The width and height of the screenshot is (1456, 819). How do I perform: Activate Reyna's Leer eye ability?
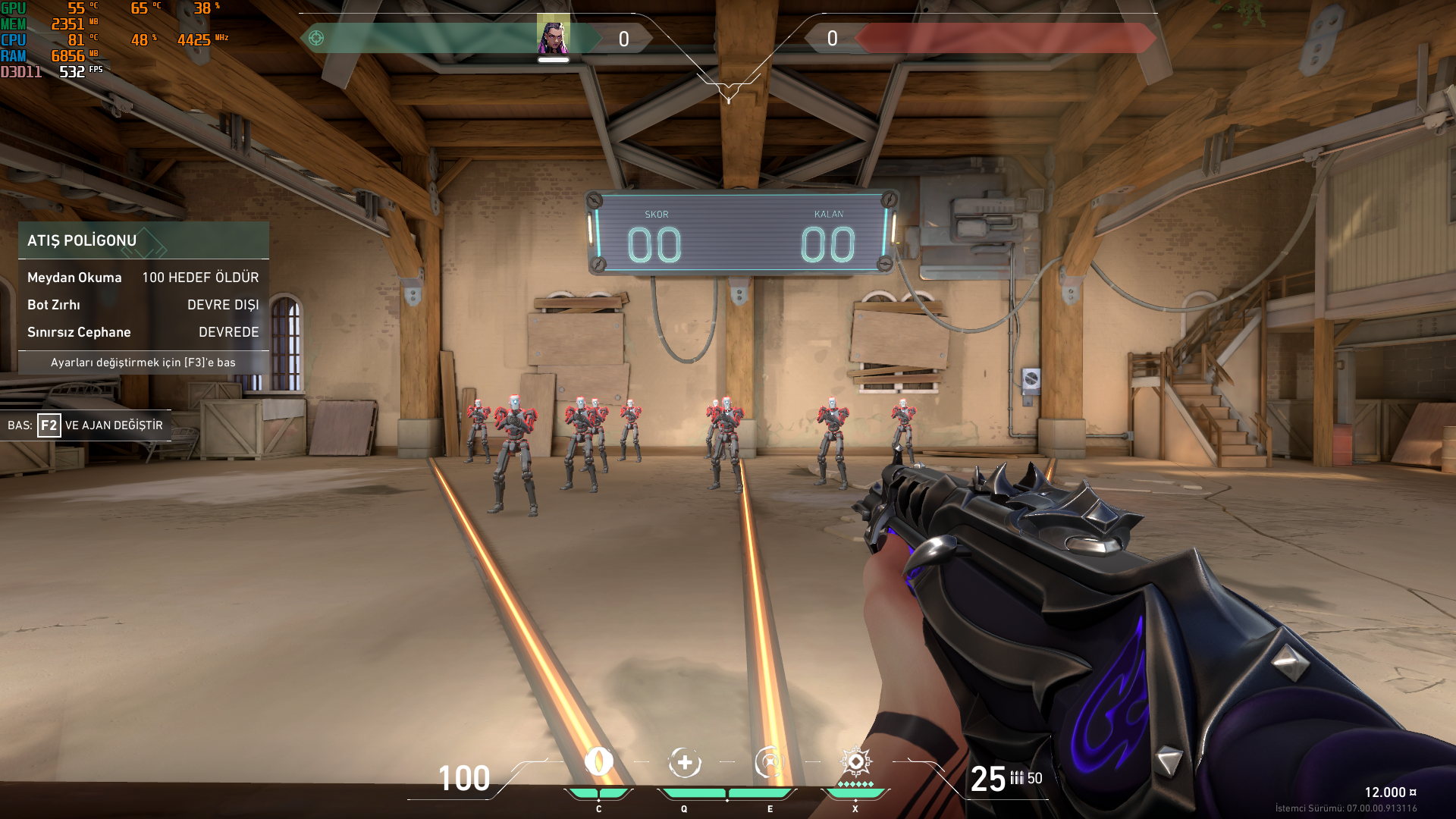598,762
